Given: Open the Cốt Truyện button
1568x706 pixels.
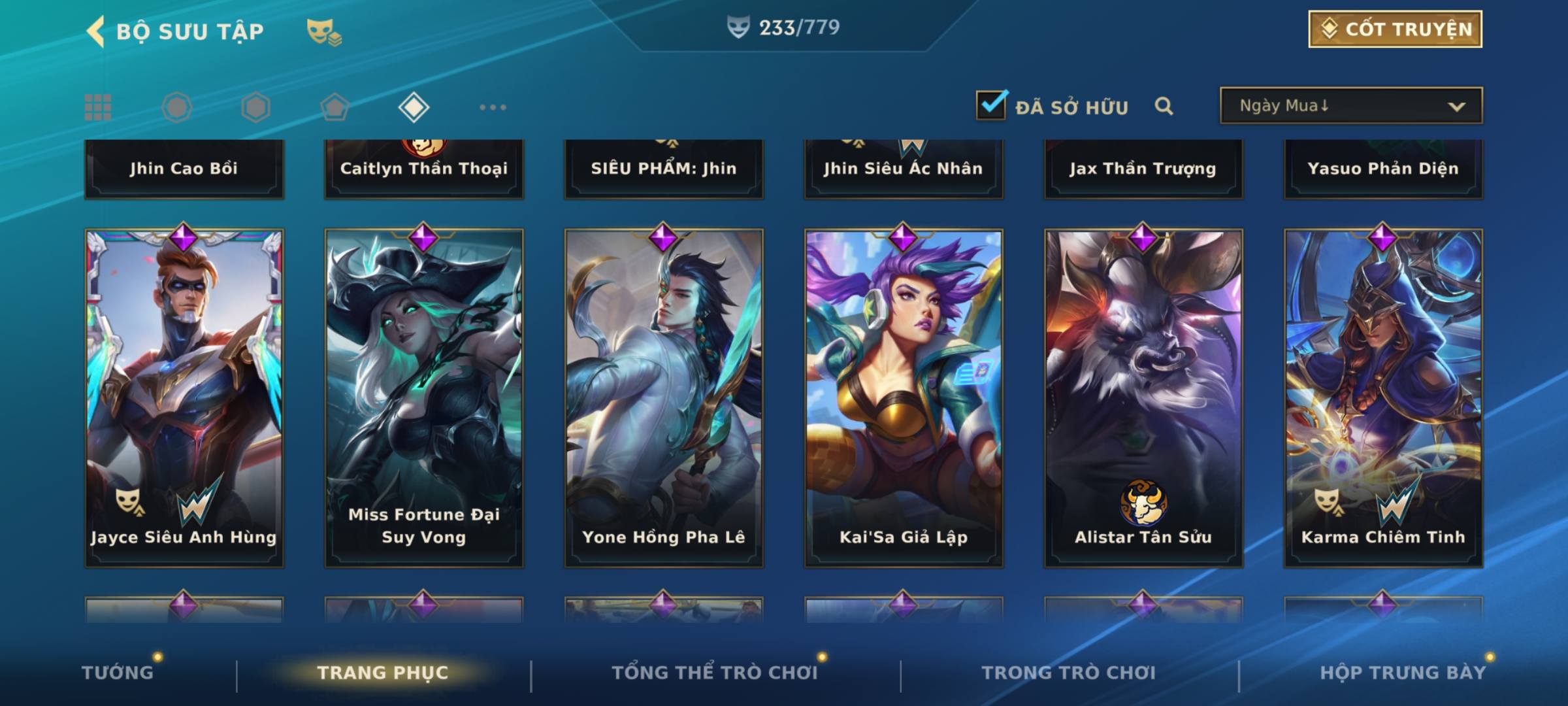Looking at the screenshot, I should coord(1394,29).
